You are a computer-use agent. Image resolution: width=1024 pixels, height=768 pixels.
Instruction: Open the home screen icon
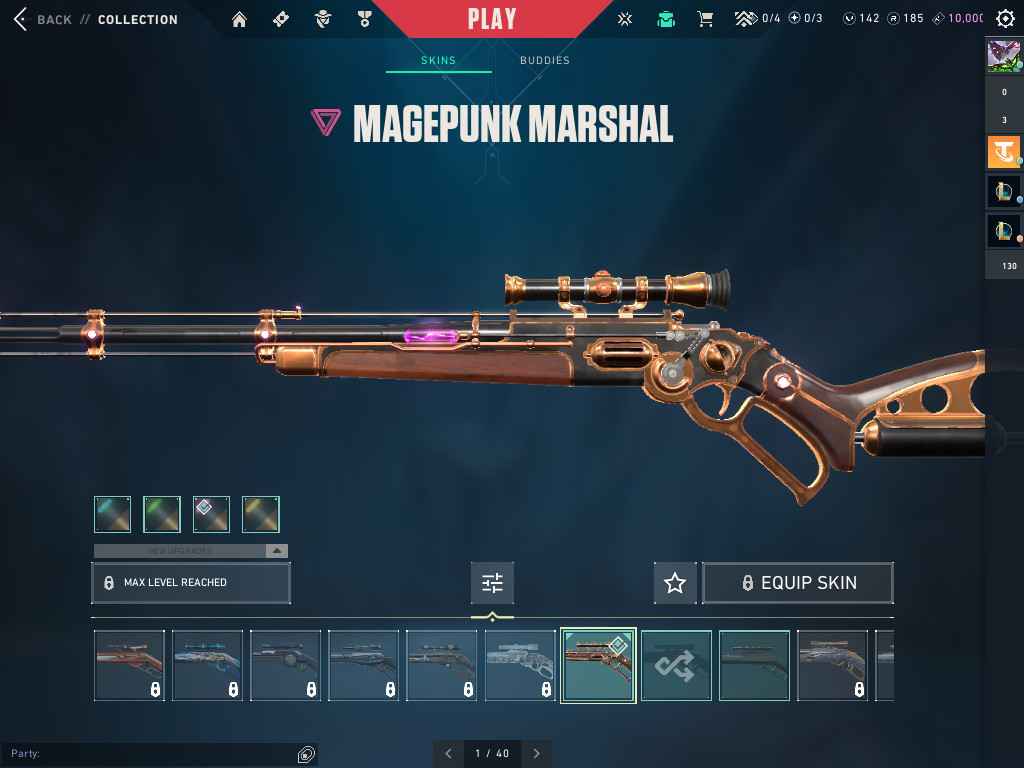pyautogui.click(x=239, y=19)
